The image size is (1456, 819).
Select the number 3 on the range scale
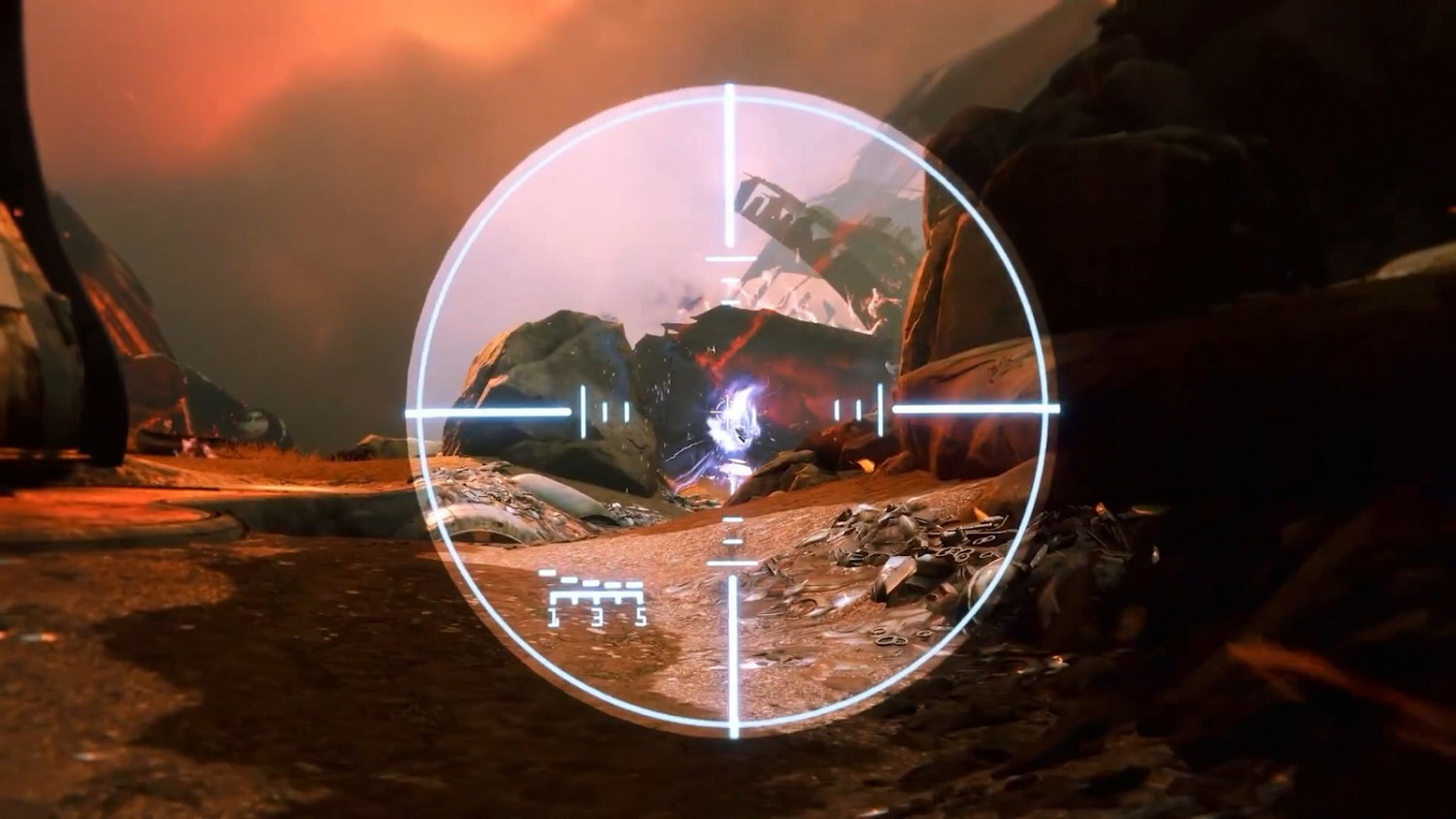coord(597,615)
